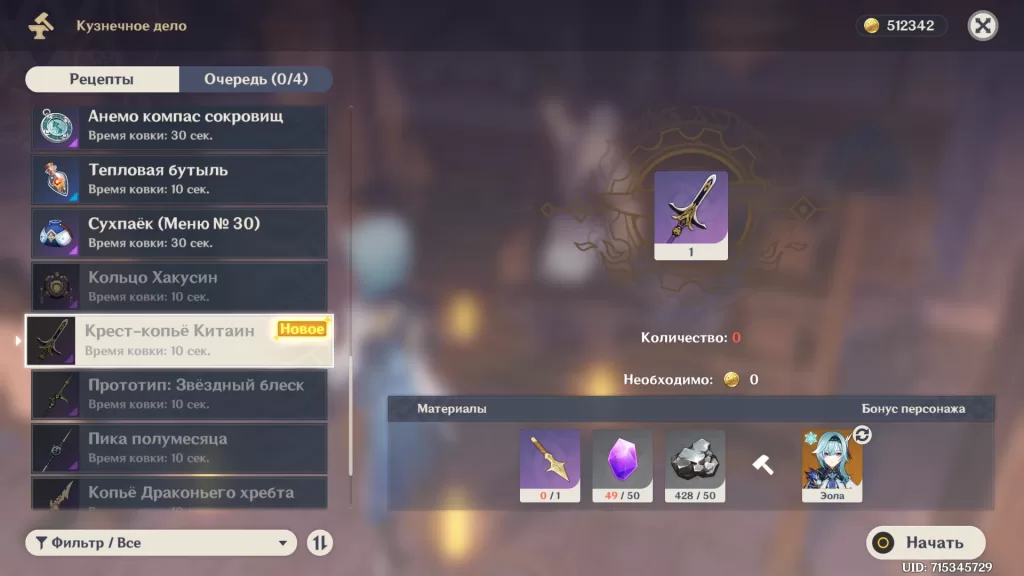Pick the Кольцо Хакусин recipe

point(179,287)
